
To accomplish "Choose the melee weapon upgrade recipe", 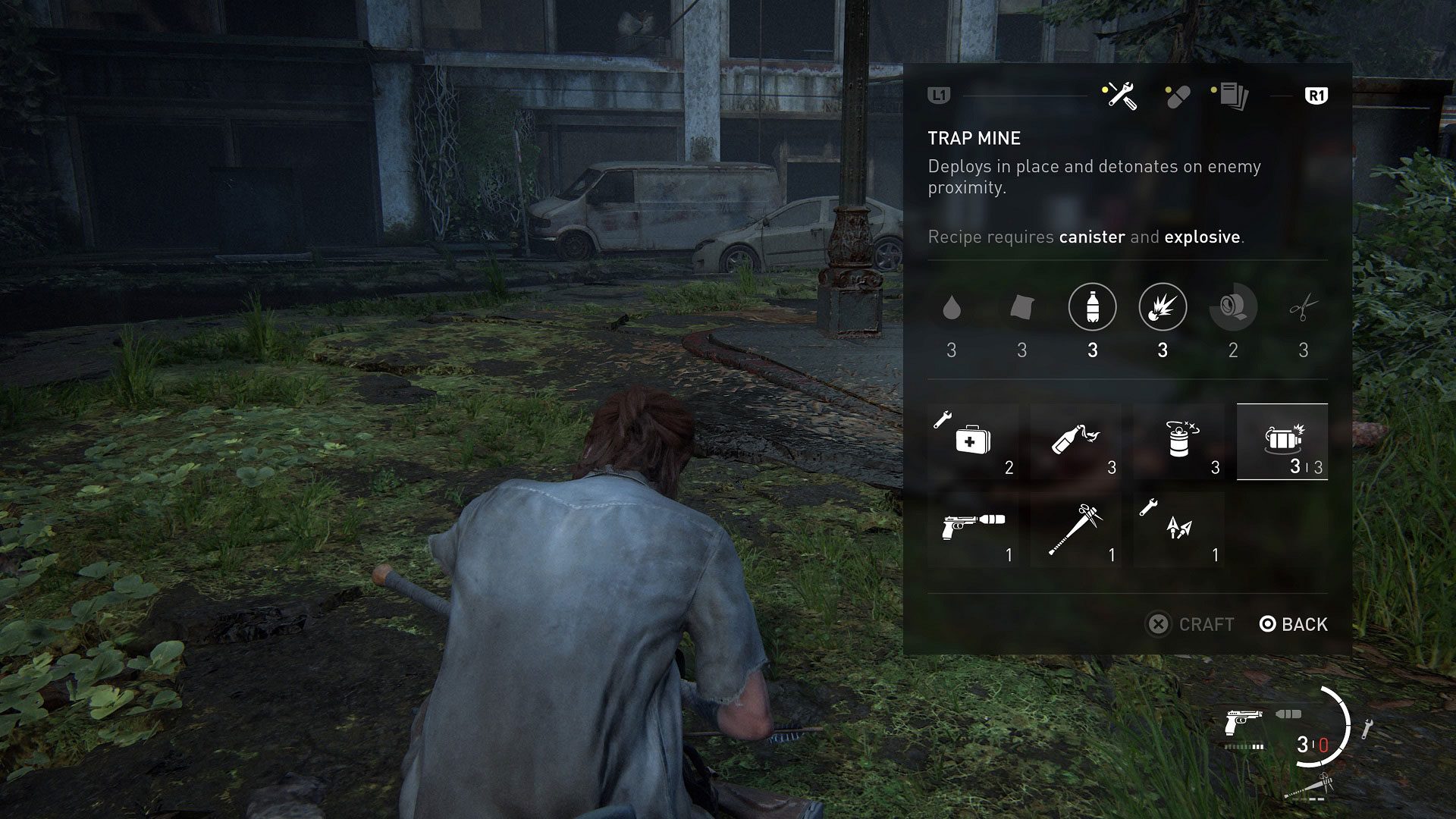I will click(x=1075, y=529).
